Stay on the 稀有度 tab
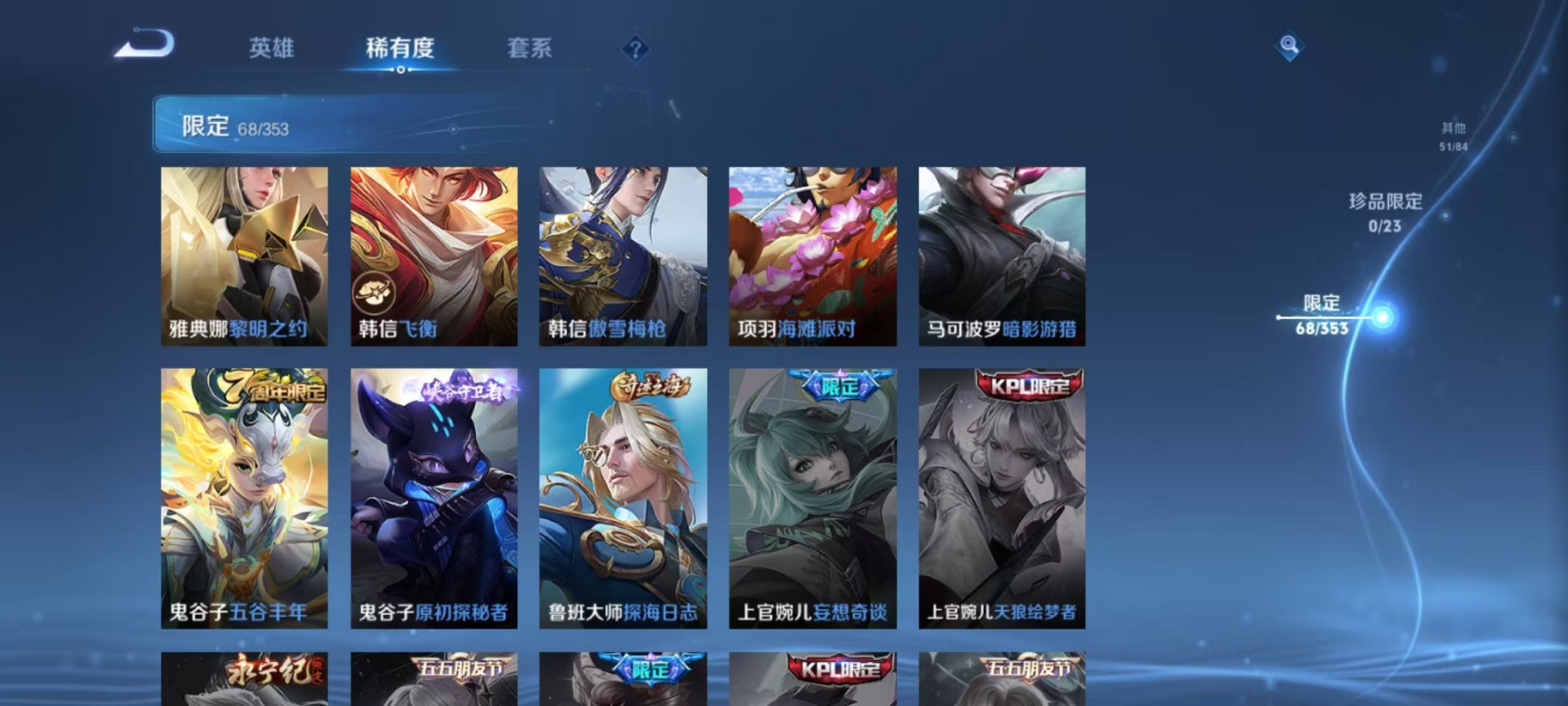 (x=399, y=48)
